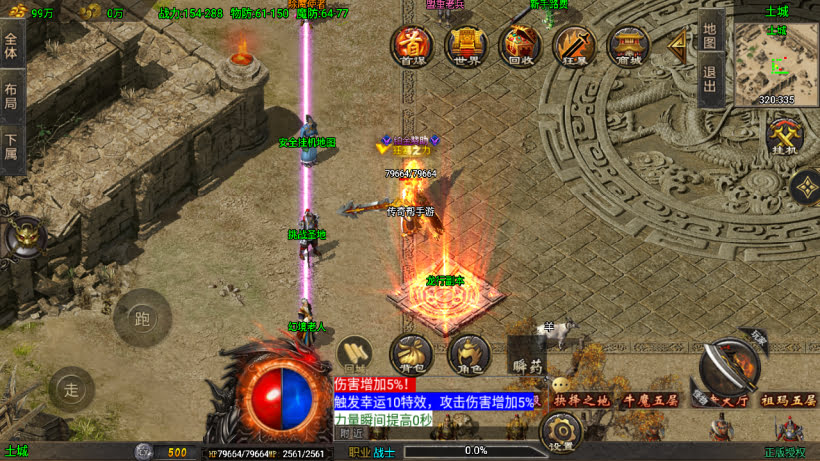Open the 首爆 first-kill icon
The width and height of the screenshot is (820, 461).
point(412,44)
